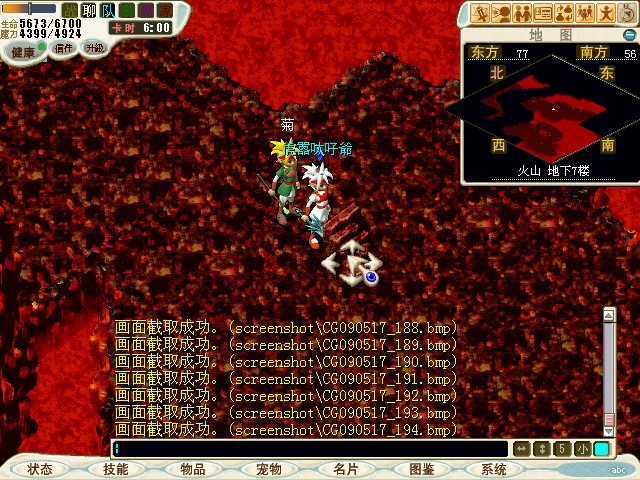640x480 pixels.
Task: Open the 系统 system menu
Action: [494, 468]
